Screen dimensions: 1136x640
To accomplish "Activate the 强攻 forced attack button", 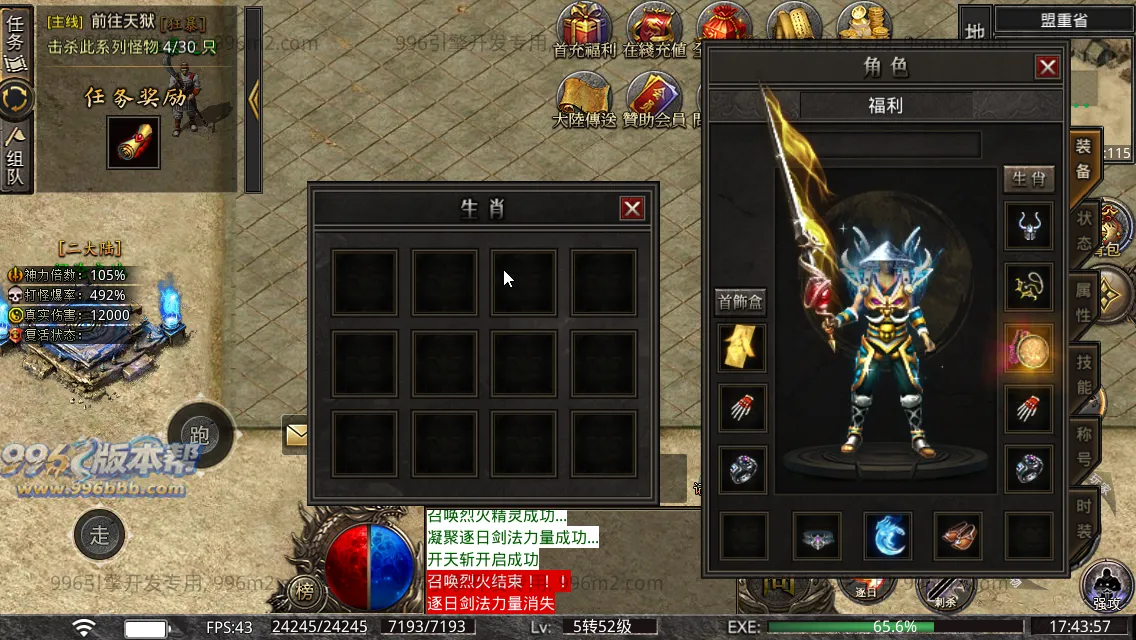I will 1107,587.
